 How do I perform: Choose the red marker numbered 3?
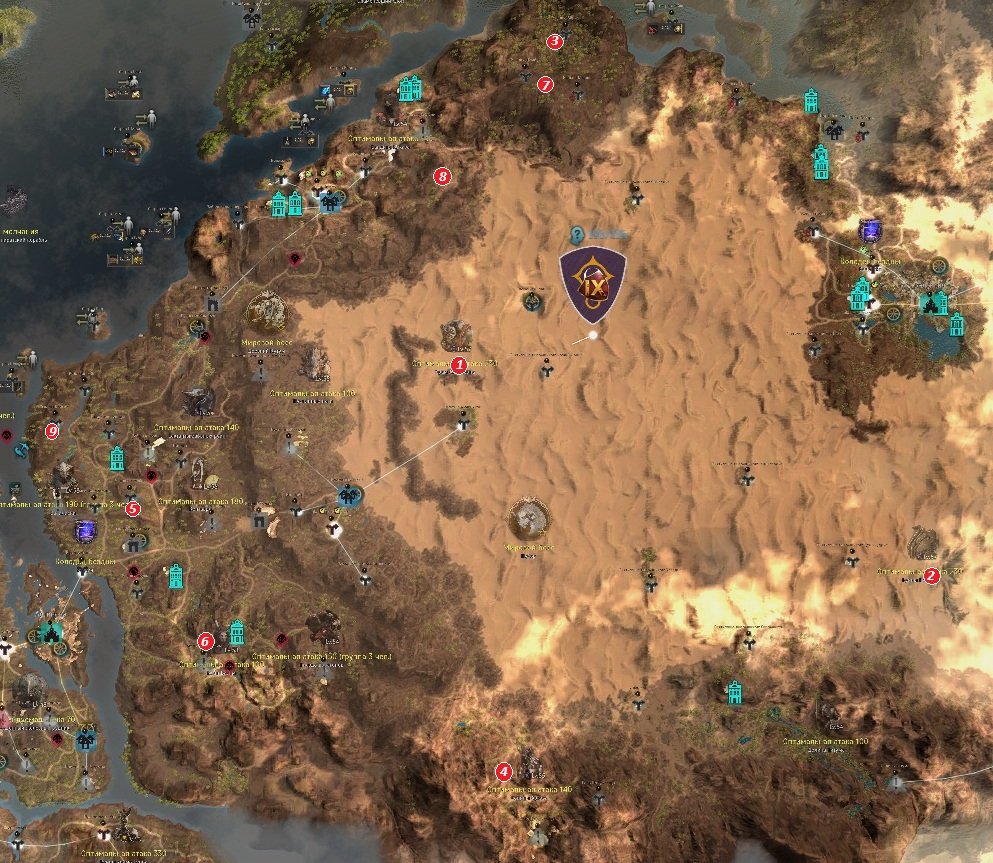pos(554,41)
